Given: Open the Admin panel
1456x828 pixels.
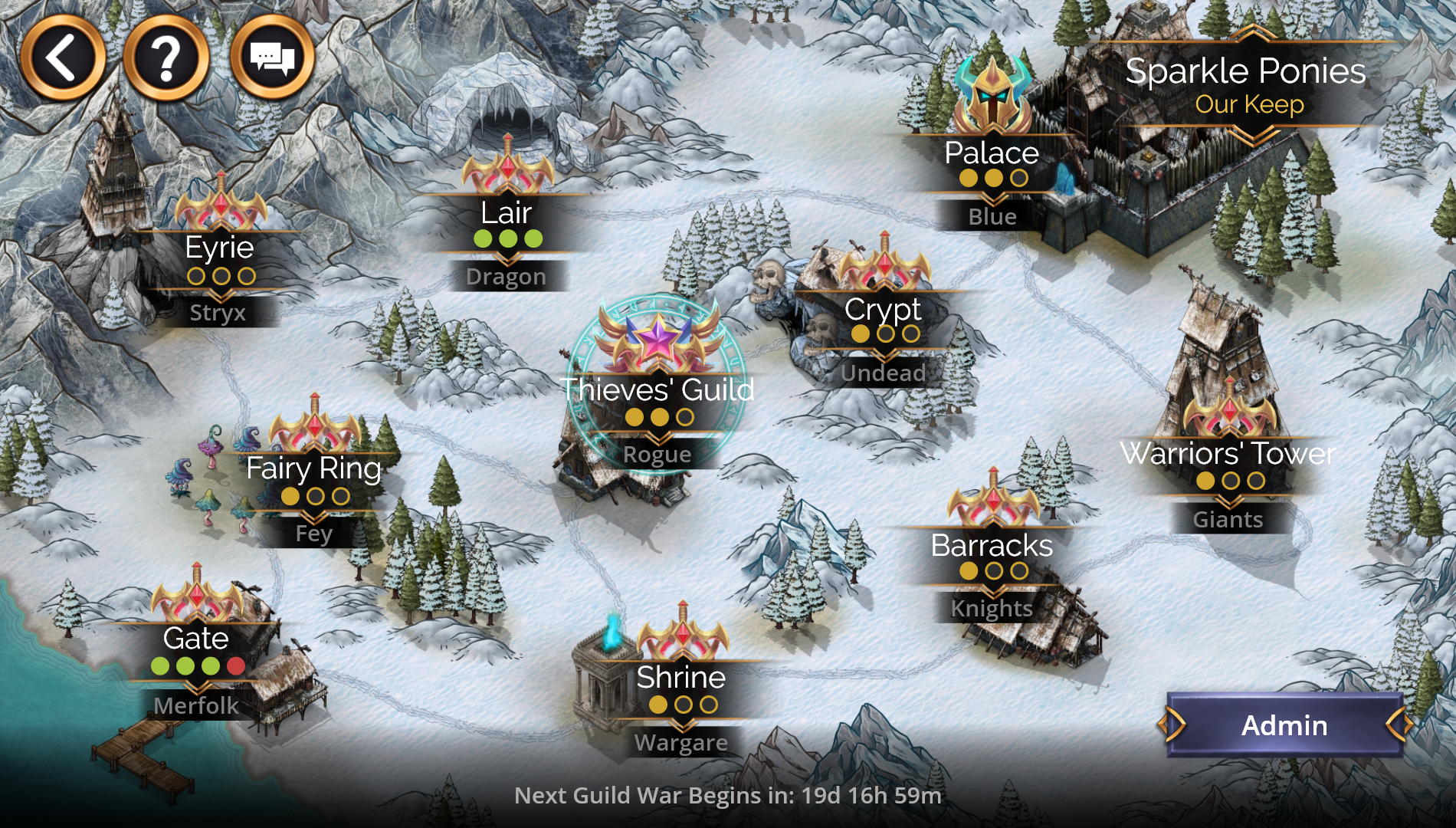Looking at the screenshot, I should (1284, 725).
